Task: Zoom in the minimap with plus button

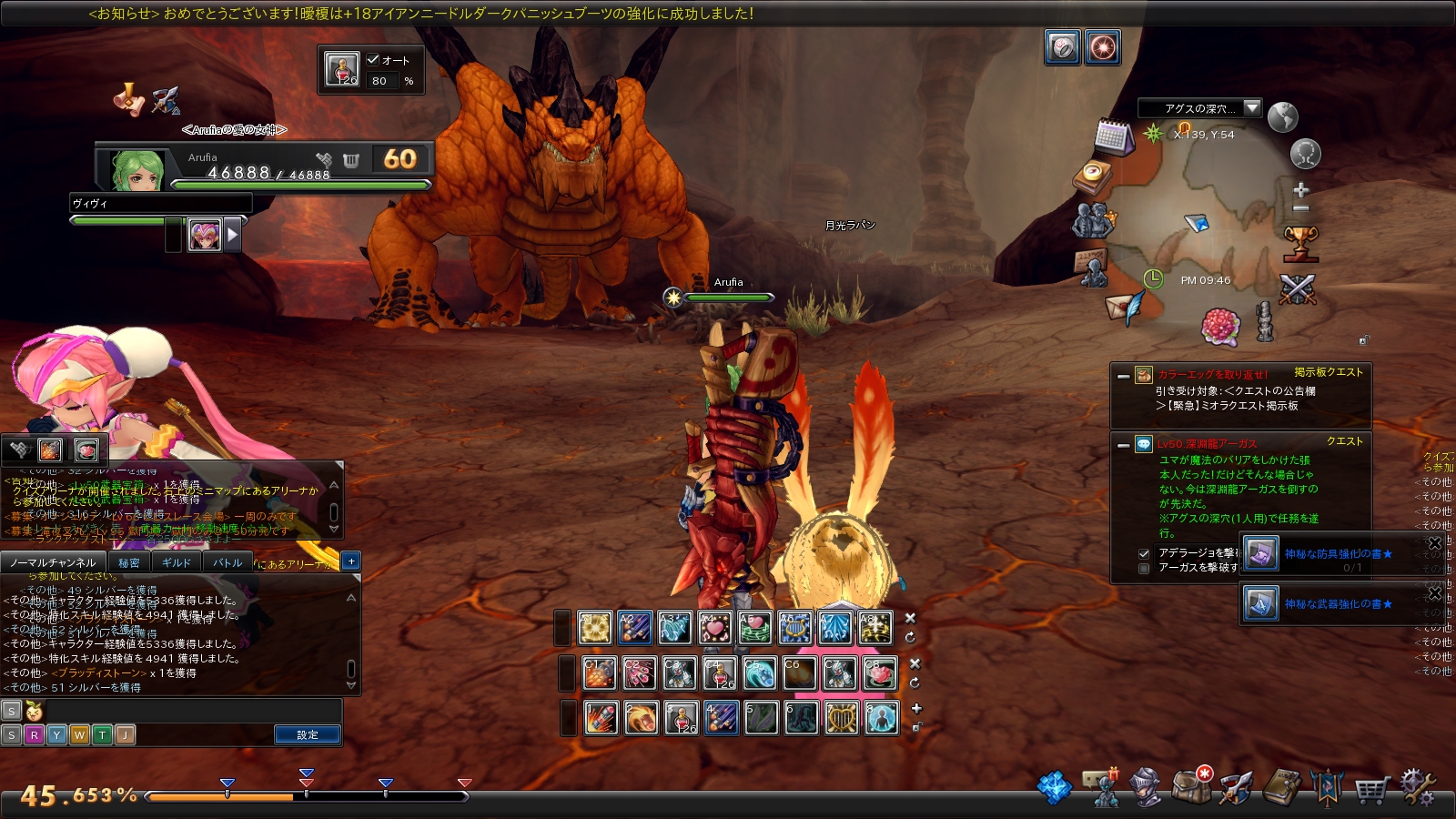Action: 1301,190
